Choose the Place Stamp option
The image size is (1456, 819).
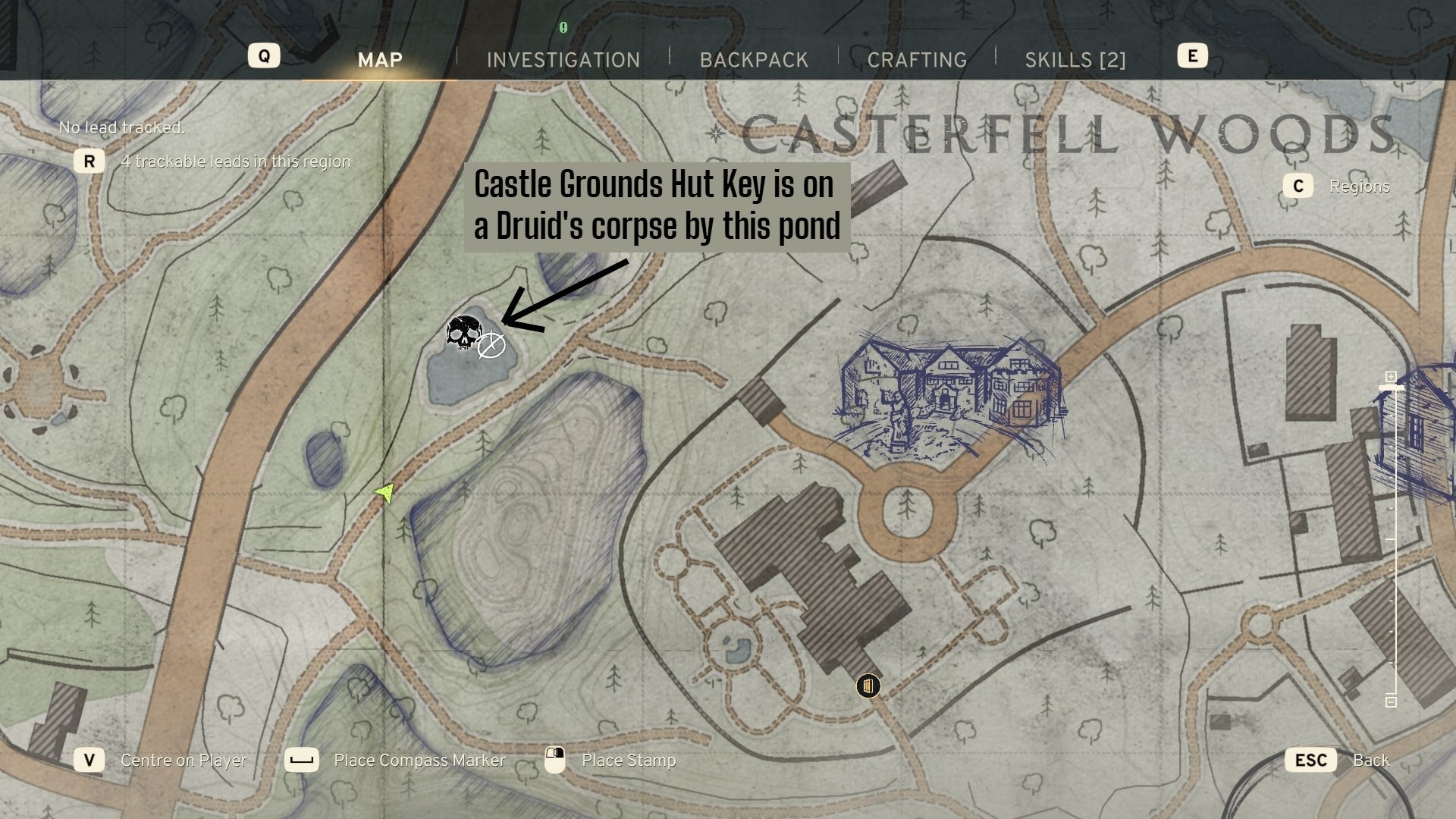click(628, 760)
